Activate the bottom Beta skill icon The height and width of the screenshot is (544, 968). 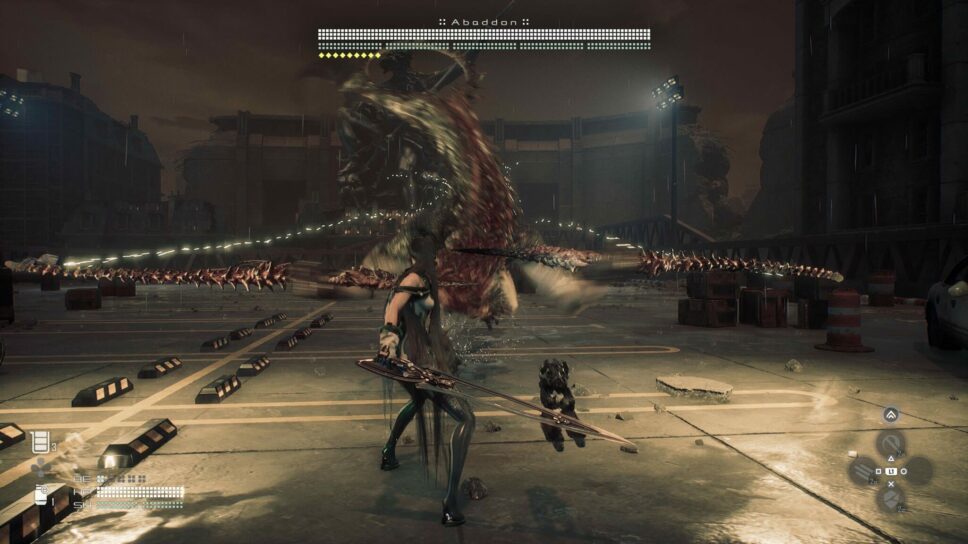pos(890,497)
